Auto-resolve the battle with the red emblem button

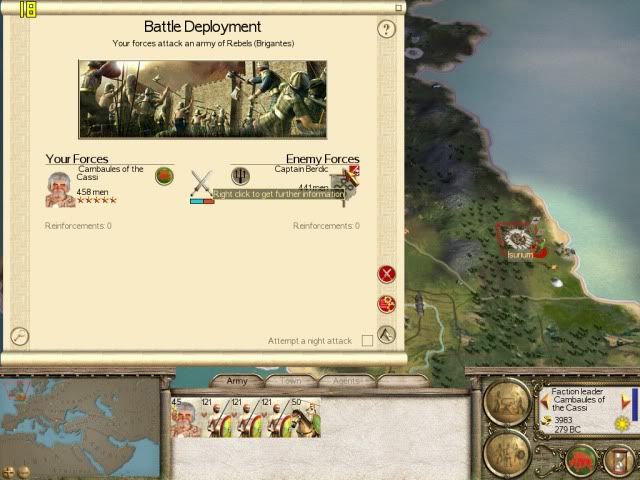(387, 304)
